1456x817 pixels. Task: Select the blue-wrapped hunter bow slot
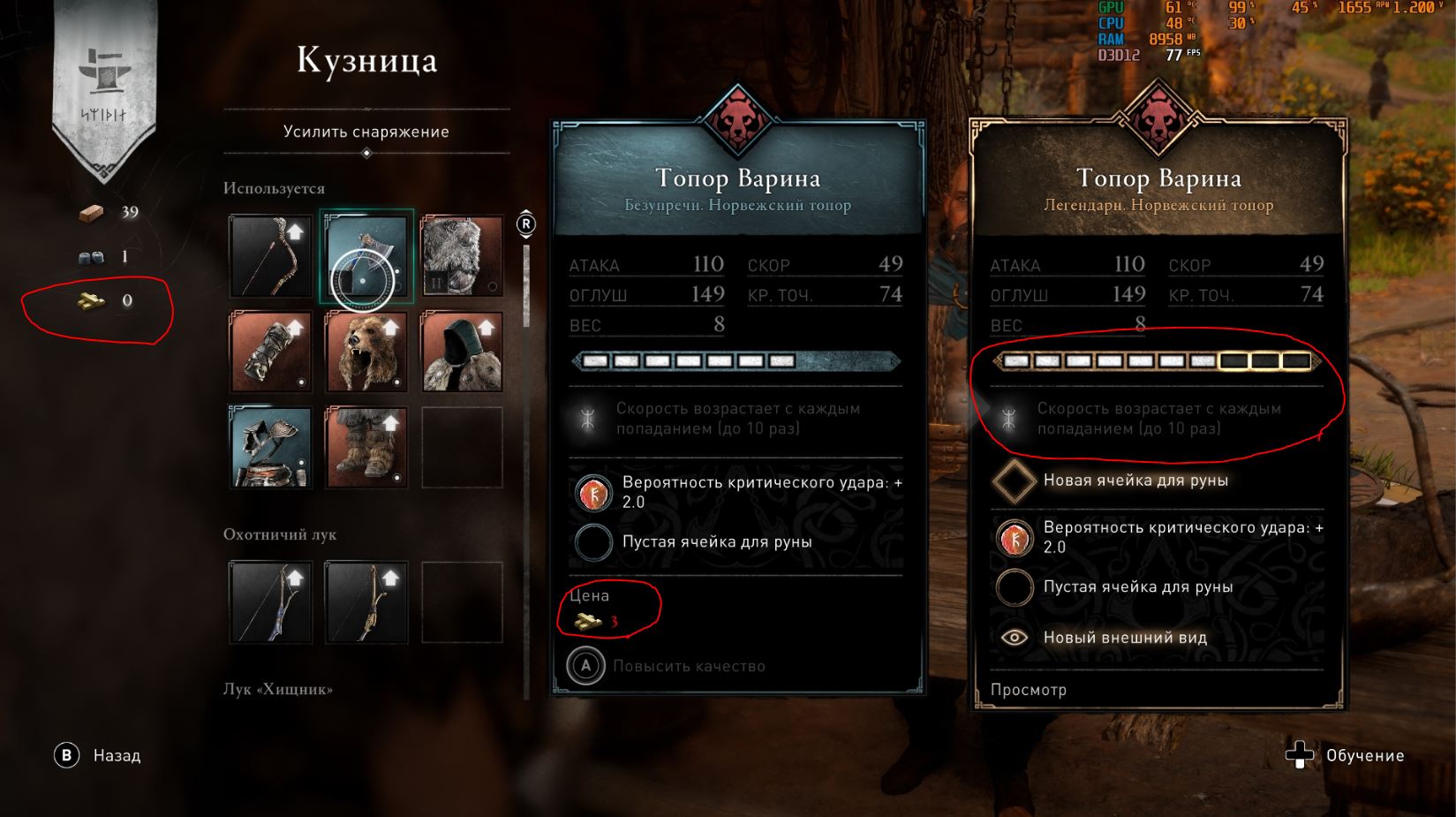click(x=271, y=602)
